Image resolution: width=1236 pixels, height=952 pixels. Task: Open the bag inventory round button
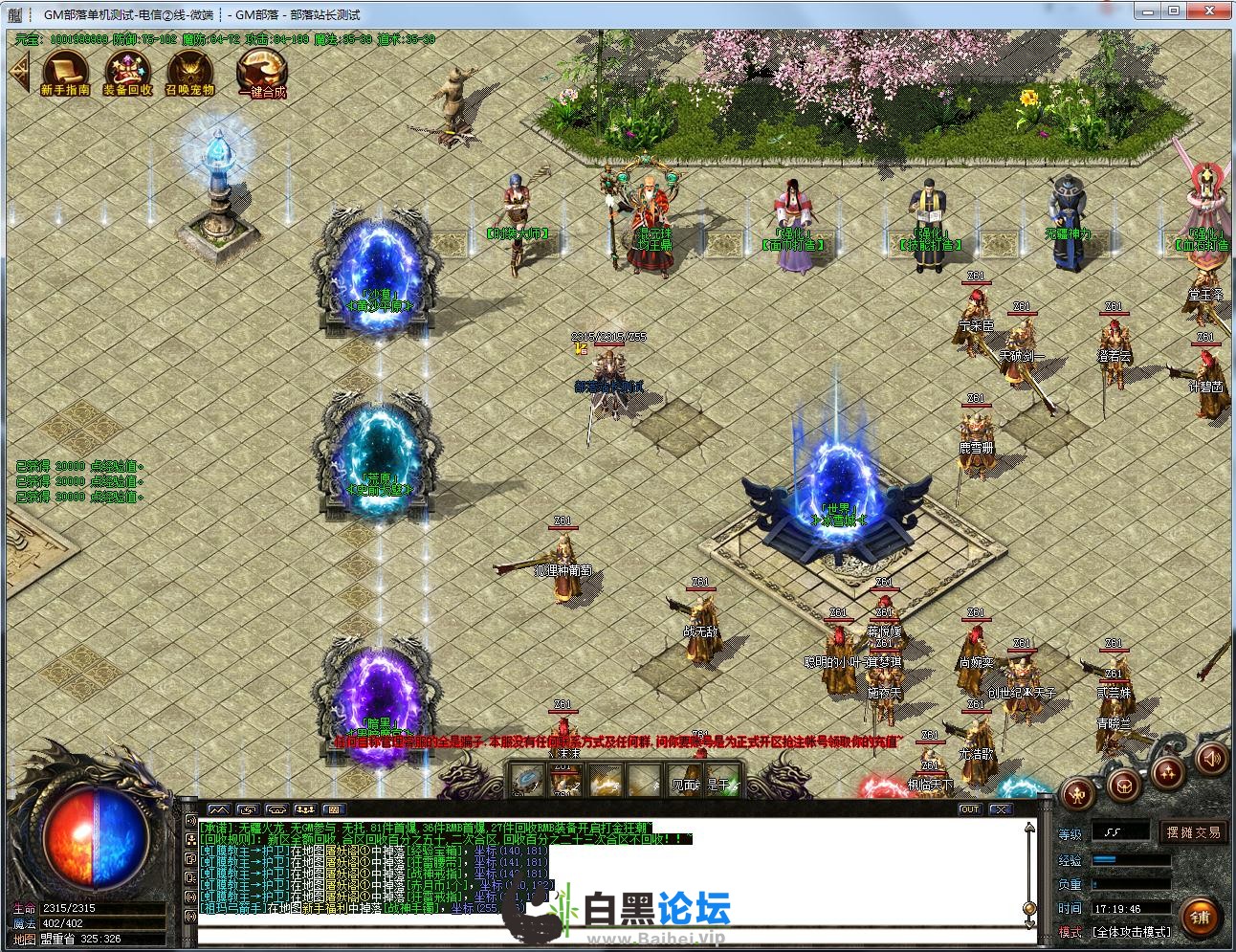tap(1124, 785)
